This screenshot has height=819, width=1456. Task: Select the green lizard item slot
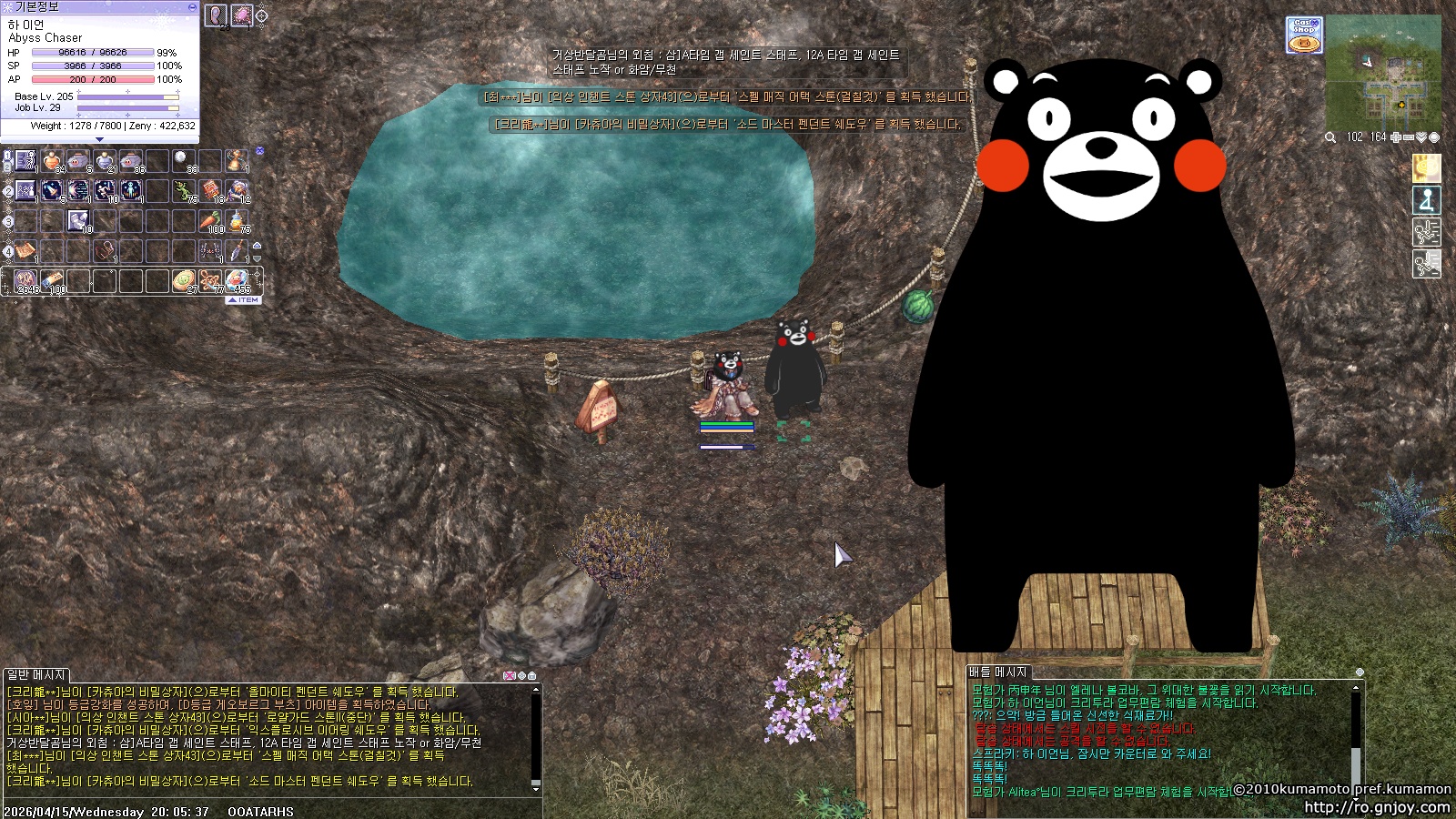point(185,190)
